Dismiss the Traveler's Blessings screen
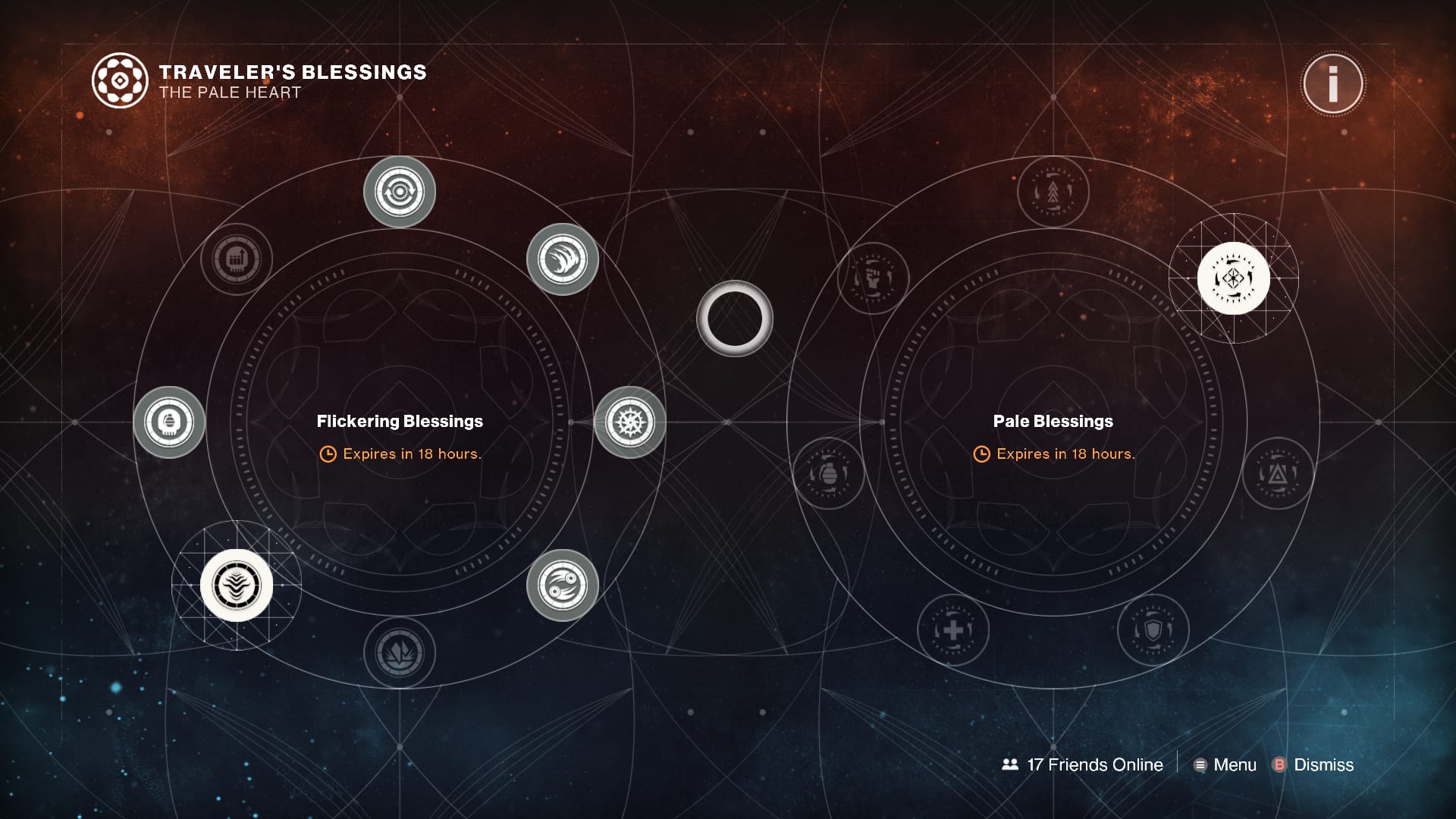The width and height of the screenshot is (1456, 819). [1313, 764]
